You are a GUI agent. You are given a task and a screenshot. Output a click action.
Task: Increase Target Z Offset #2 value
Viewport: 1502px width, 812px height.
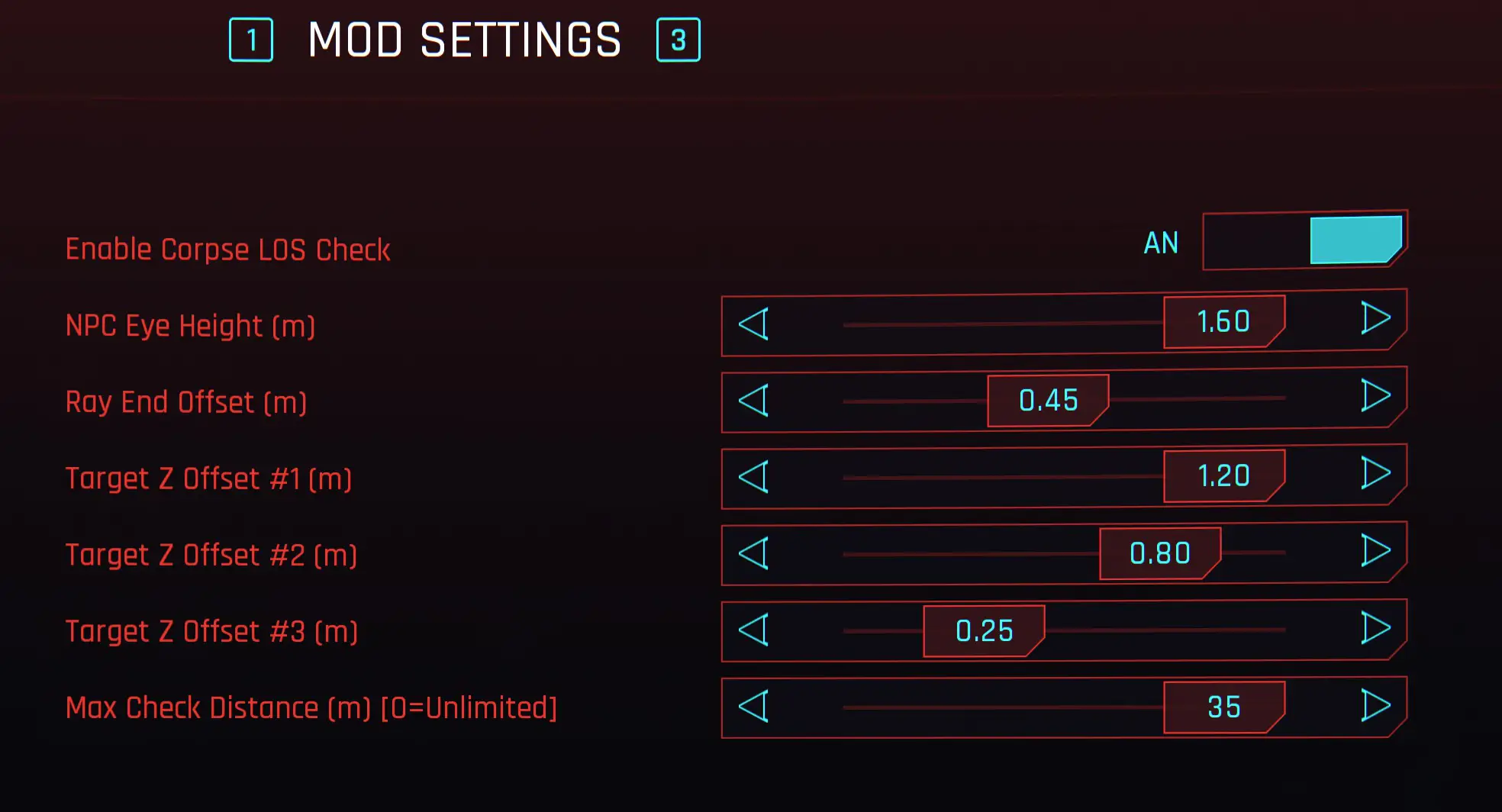[1376, 551]
